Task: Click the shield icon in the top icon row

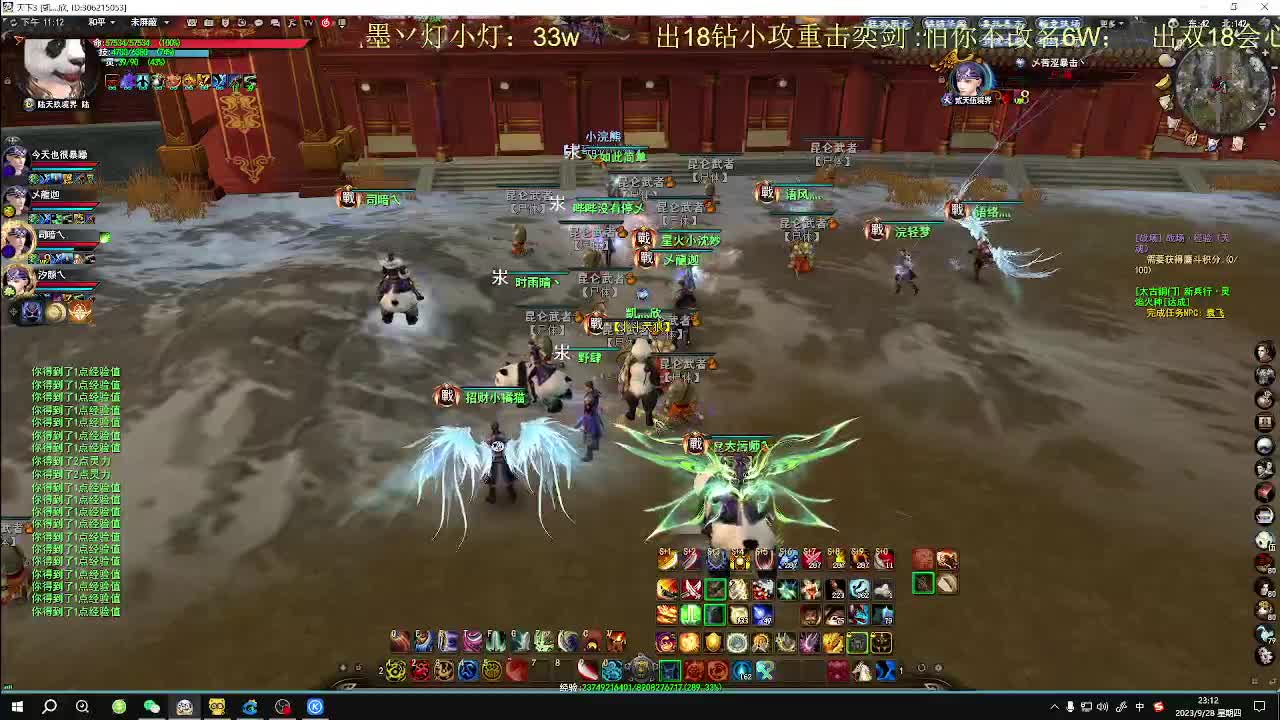Action: [224, 22]
